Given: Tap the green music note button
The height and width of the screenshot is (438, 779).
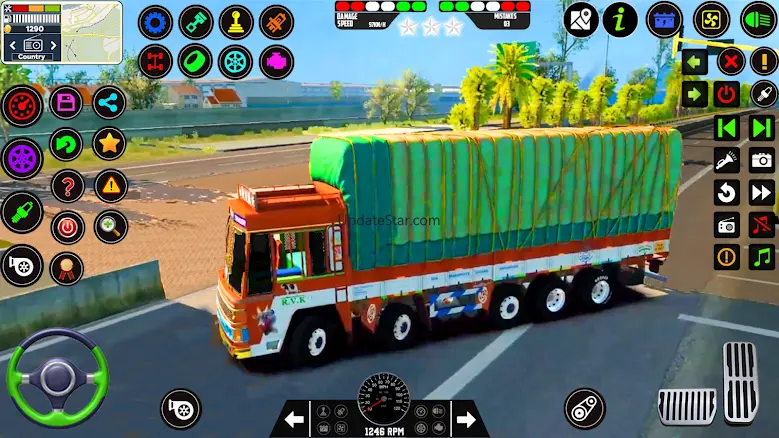Looking at the screenshot, I should click(762, 257).
